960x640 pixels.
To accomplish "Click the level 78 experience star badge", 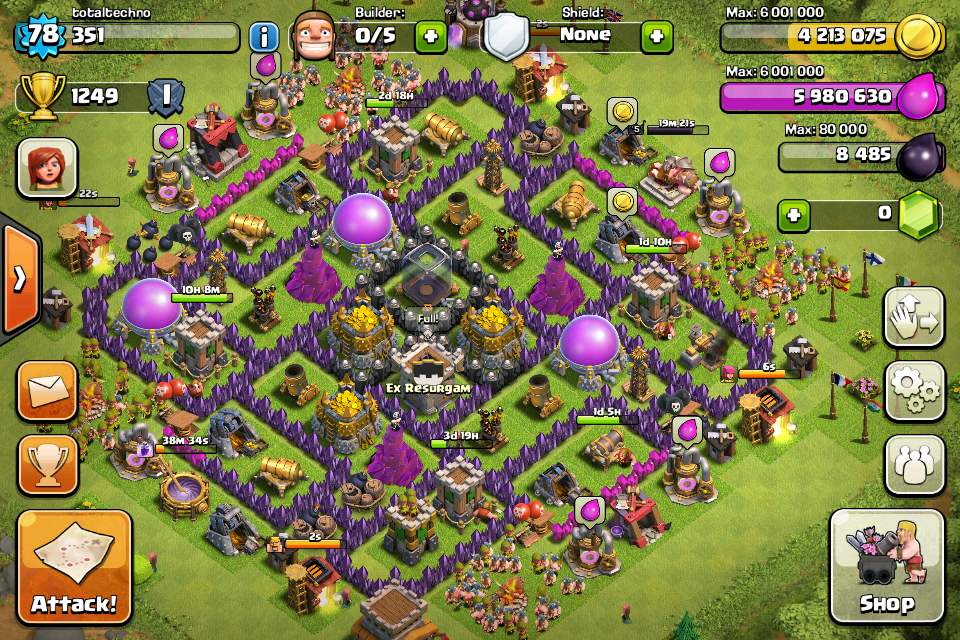I will click(40, 37).
